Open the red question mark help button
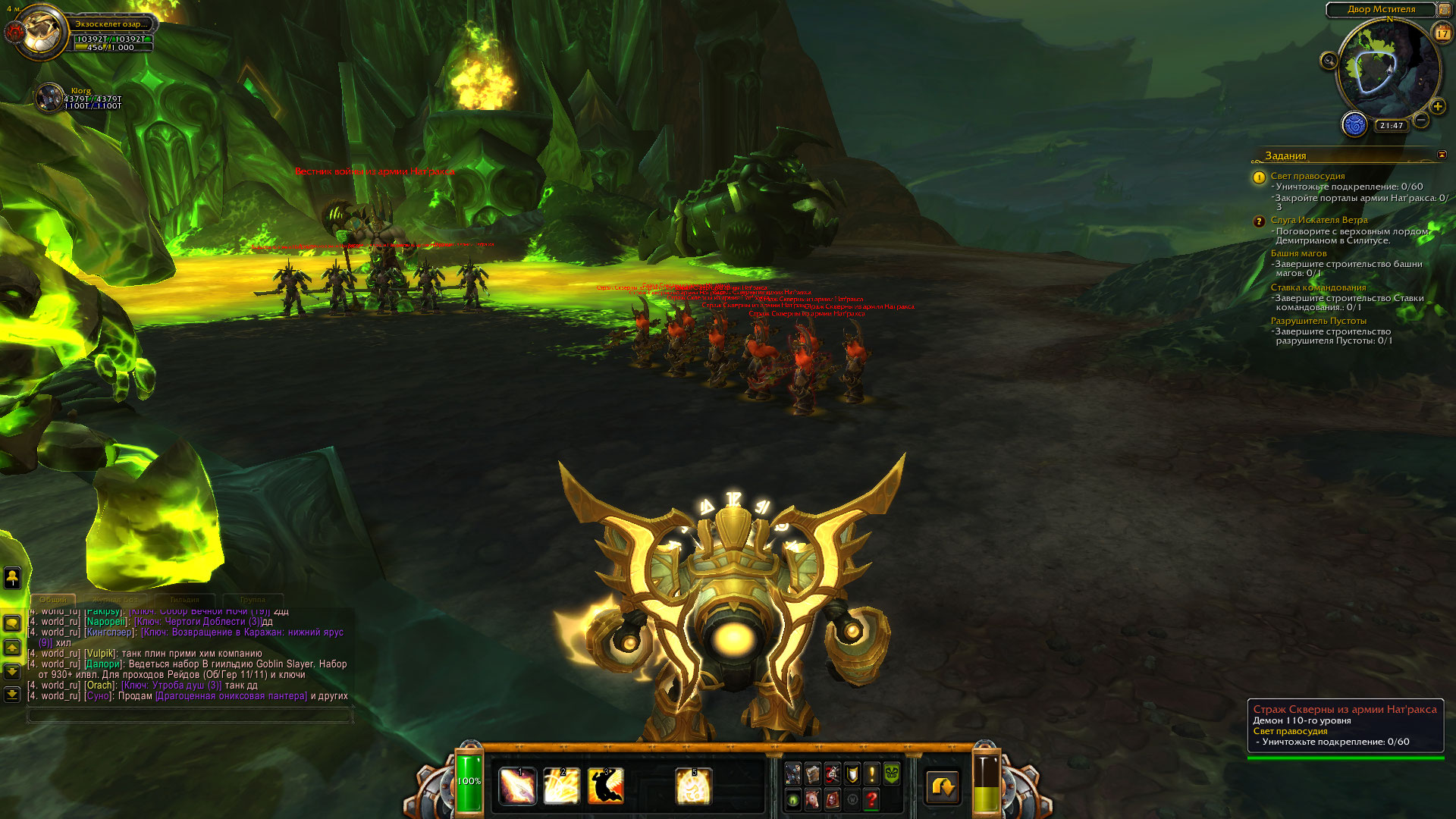 871,799
